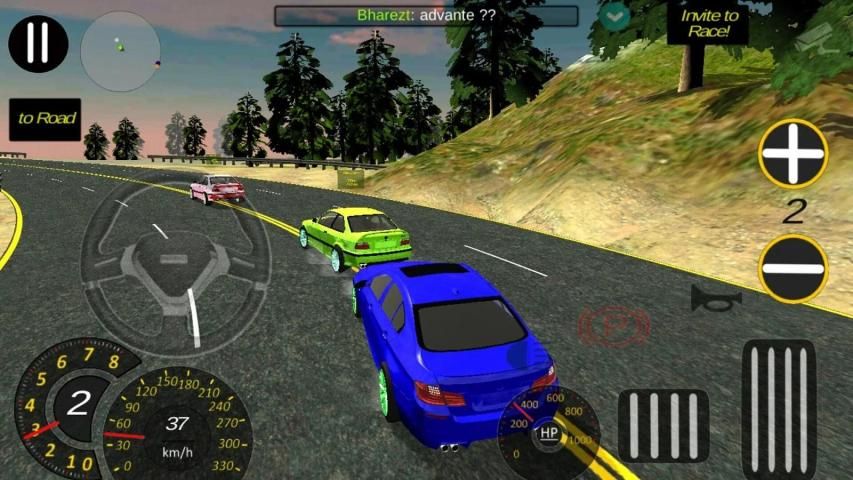Pause the game with the pause button
The height and width of the screenshot is (480, 853).
click(38, 43)
